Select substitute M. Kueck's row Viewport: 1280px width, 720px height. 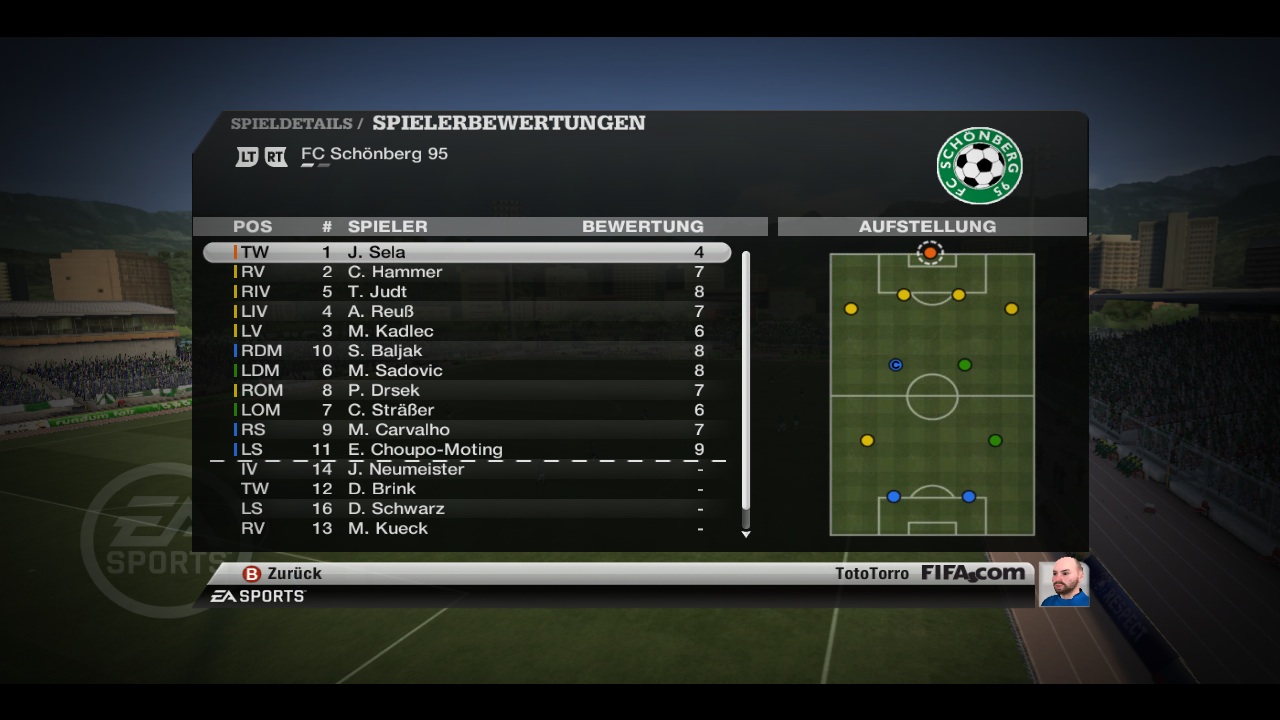(x=466, y=528)
